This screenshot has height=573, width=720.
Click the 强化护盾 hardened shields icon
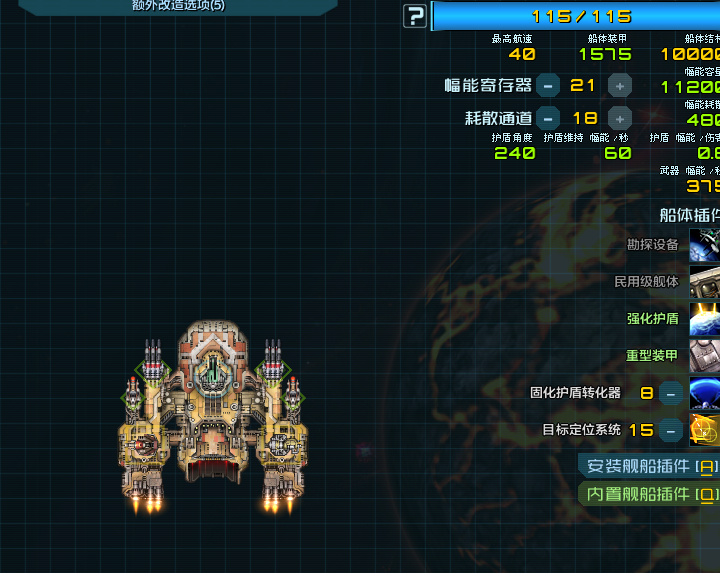pyautogui.click(x=705, y=319)
